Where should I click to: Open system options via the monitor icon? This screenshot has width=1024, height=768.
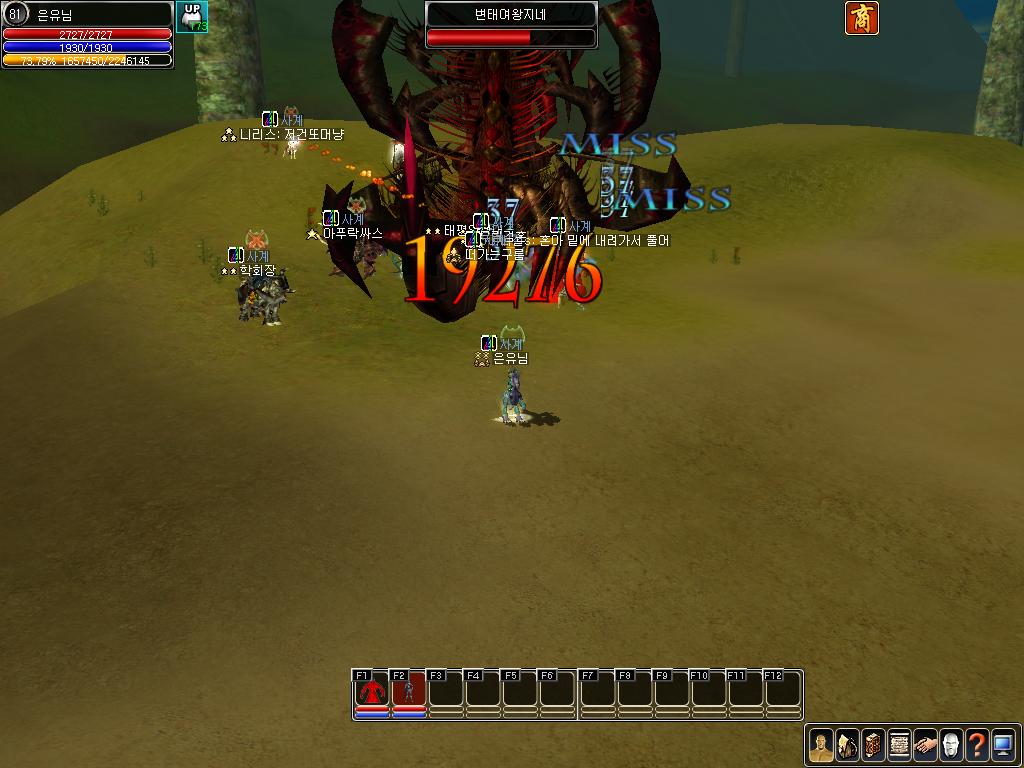[1003, 746]
